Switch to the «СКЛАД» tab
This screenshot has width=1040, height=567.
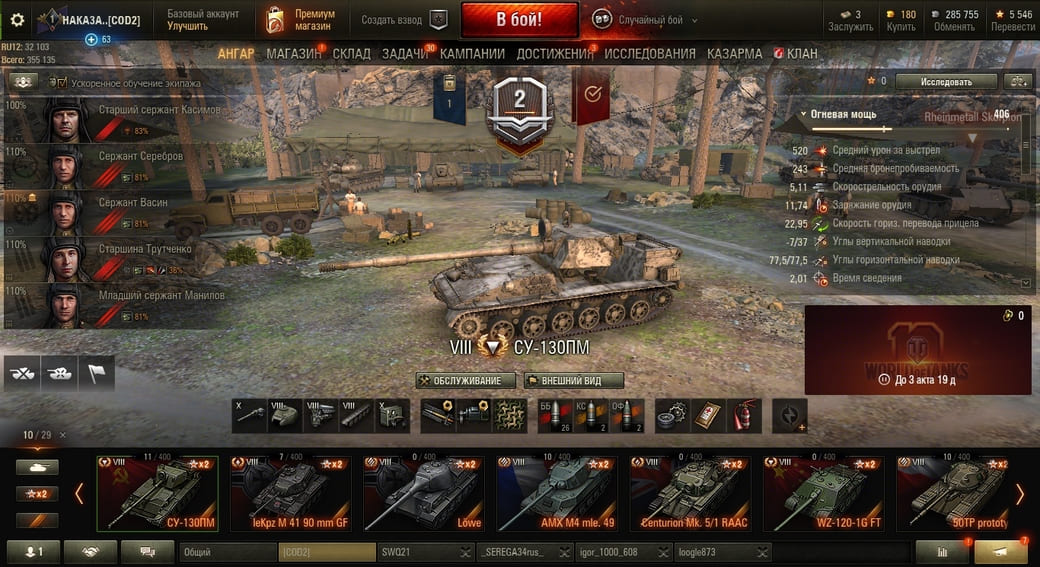(351, 54)
